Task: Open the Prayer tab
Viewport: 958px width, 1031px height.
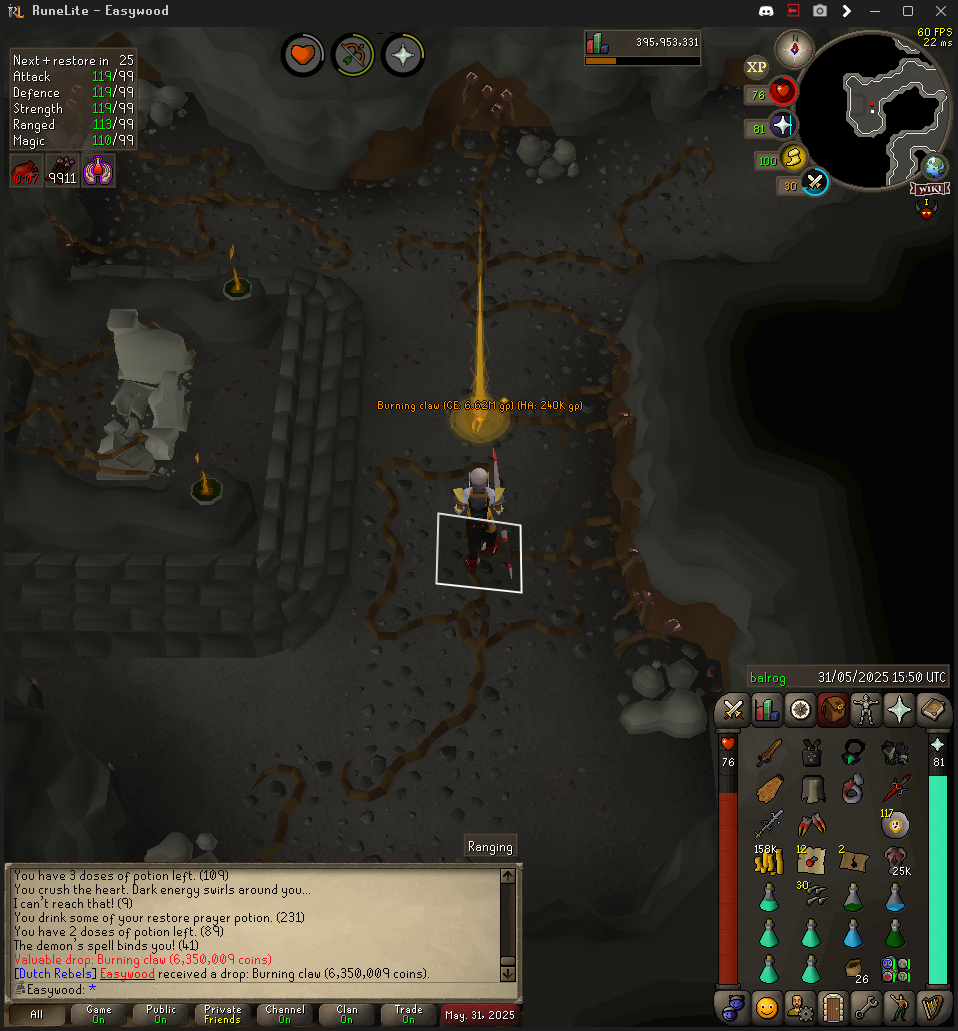Action: pos(900,710)
